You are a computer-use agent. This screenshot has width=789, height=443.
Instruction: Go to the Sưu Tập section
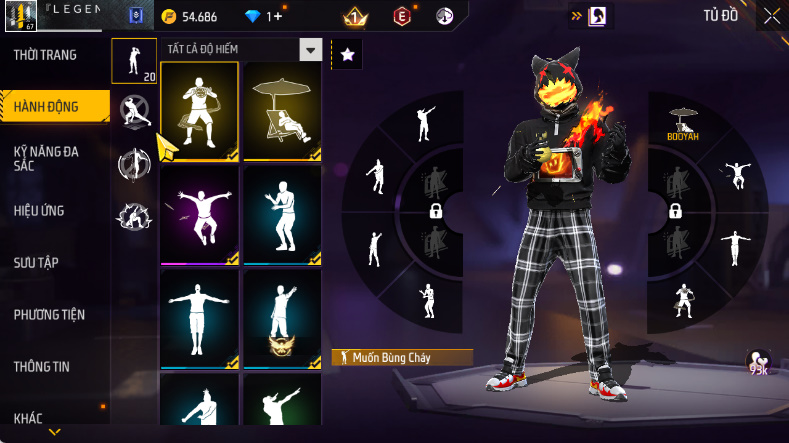pos(36,263)
